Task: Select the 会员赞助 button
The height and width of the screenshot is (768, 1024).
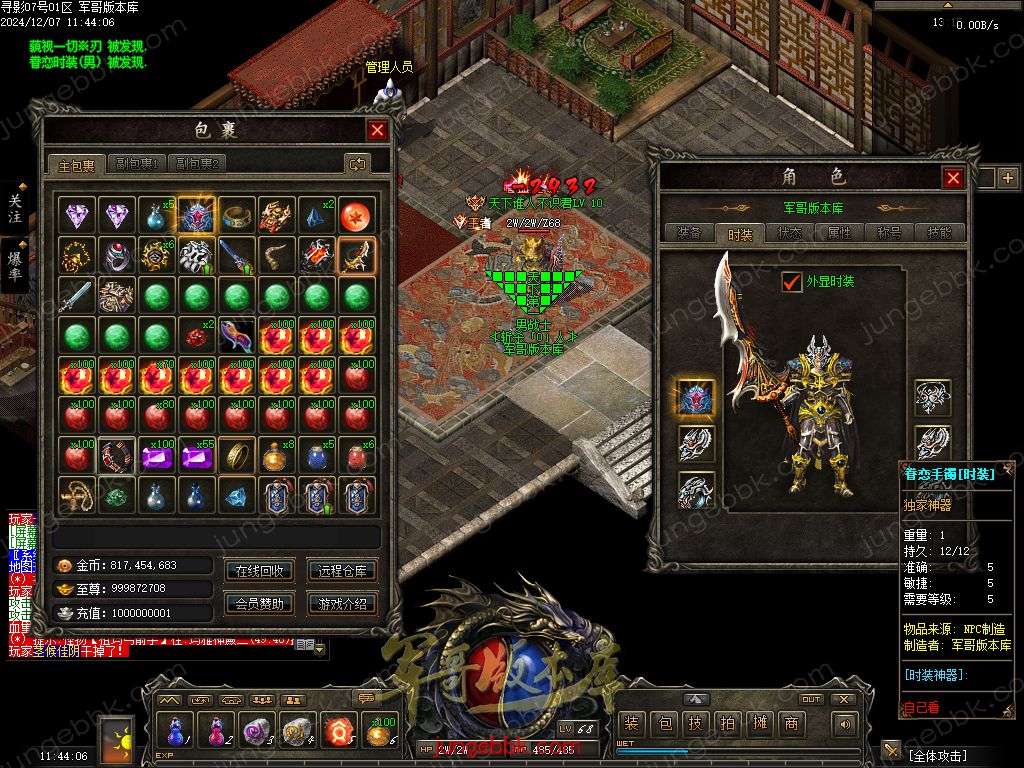Action: point(259,603)
